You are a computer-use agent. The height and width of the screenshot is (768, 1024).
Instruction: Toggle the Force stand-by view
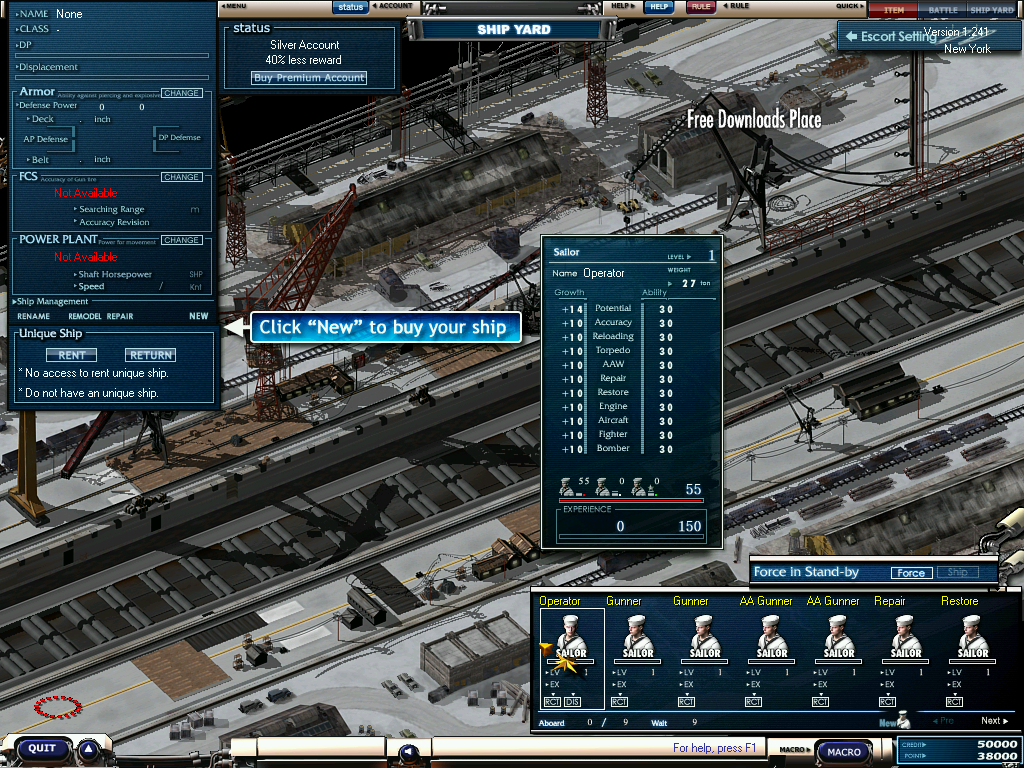tap(910, 573)
